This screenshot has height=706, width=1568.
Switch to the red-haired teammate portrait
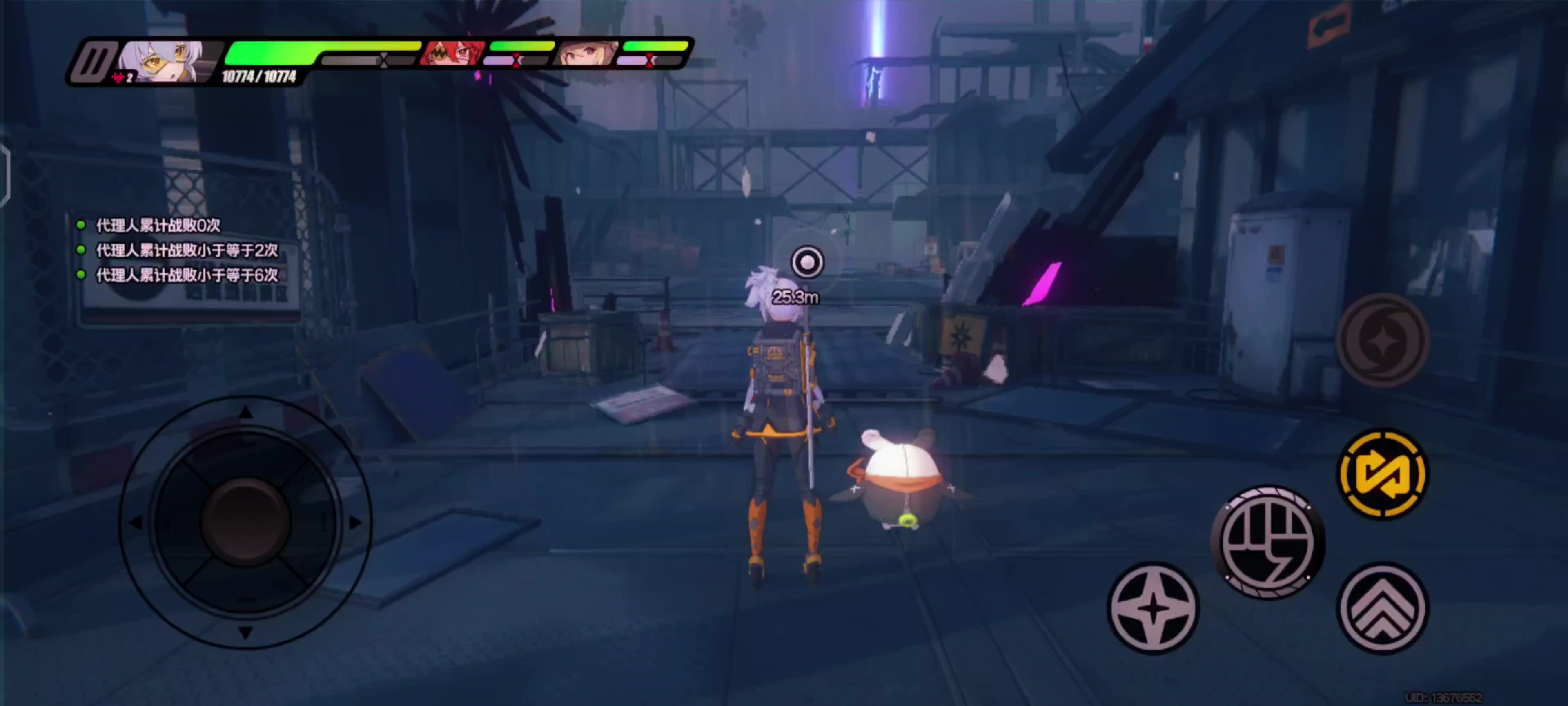point(453,54)
